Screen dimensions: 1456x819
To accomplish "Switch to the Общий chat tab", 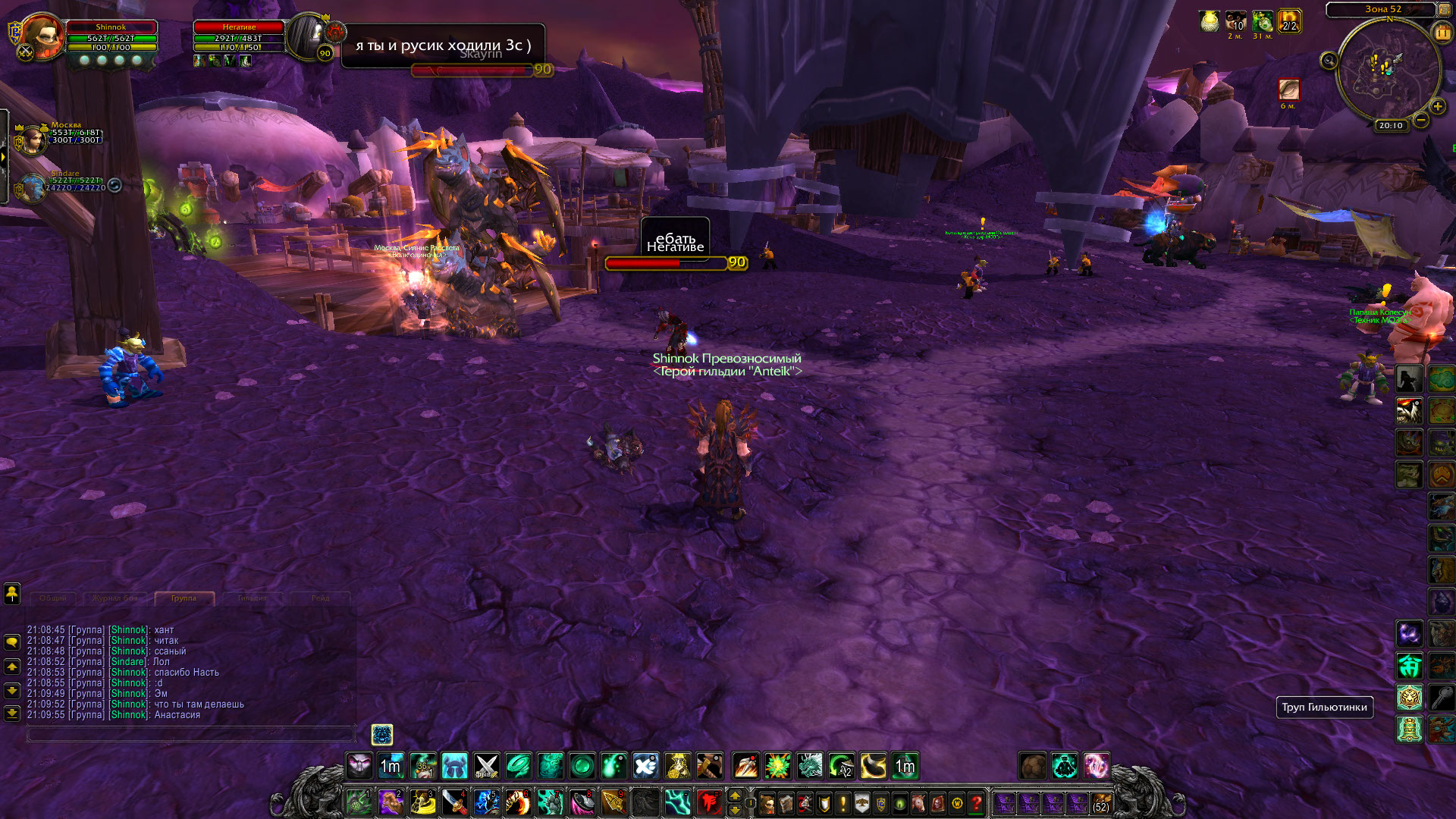I will 53,598.
